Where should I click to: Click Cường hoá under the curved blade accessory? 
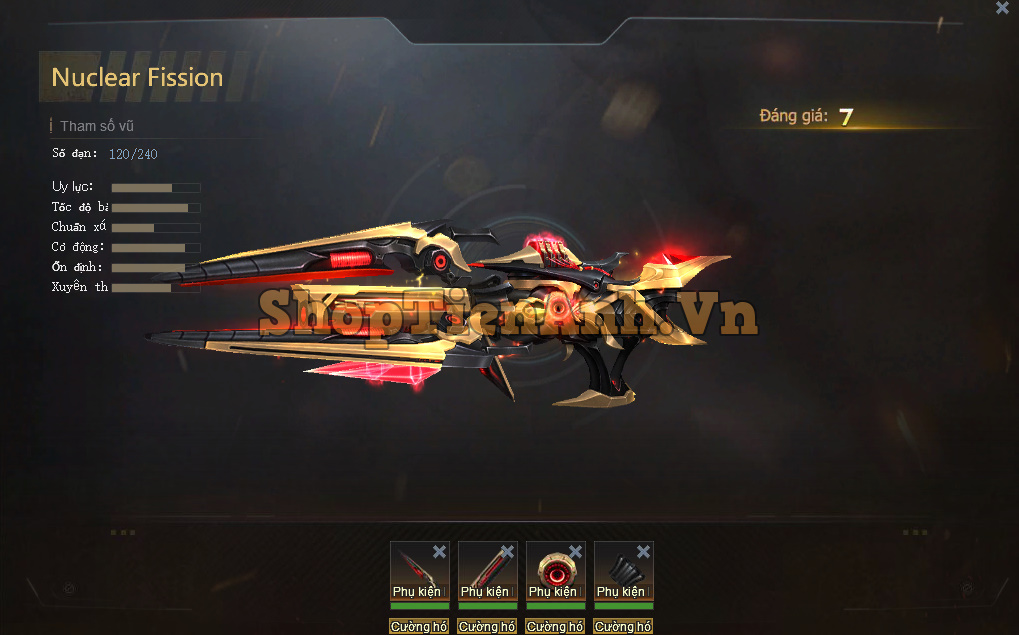[419, 627]
